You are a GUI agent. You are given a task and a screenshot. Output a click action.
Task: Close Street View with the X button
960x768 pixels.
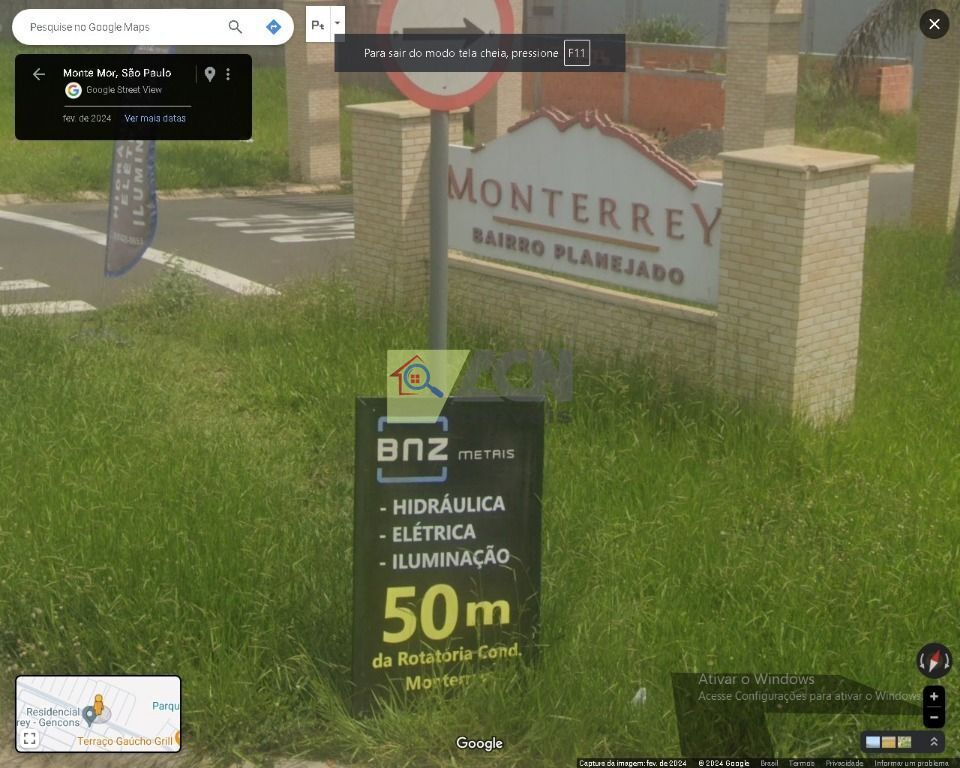[x=933, y=24]
